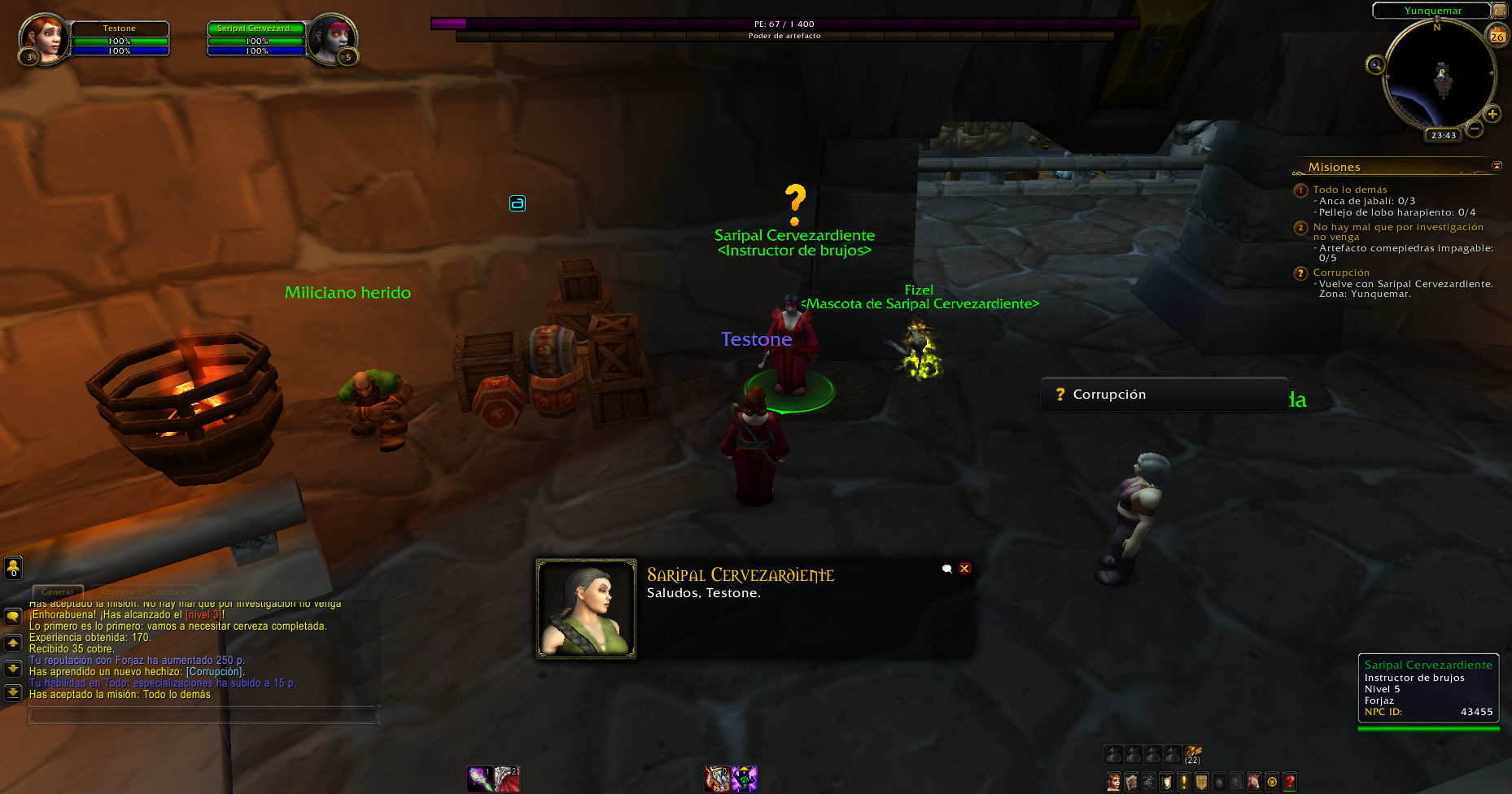Open the tracked Corrupción quest in Misiones

tap(1340, 273)
